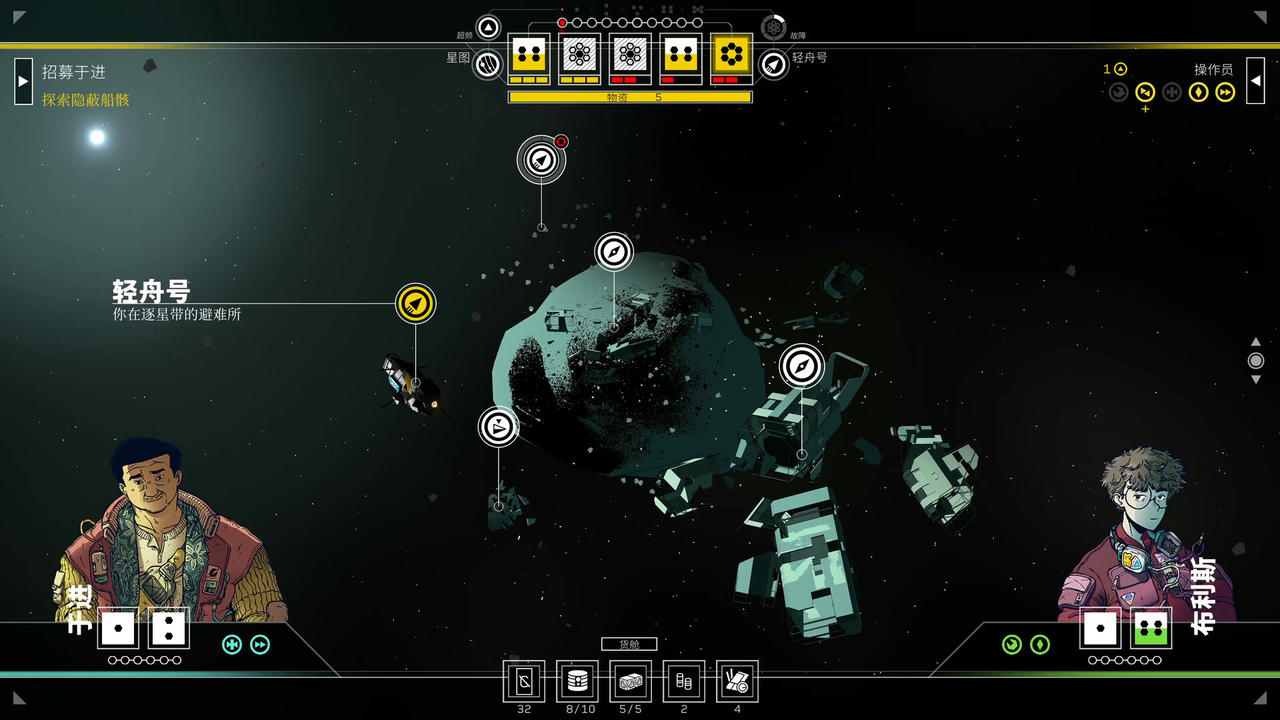Open the compass node with the red alert
1280x720 pixels.
coord(539,160)
